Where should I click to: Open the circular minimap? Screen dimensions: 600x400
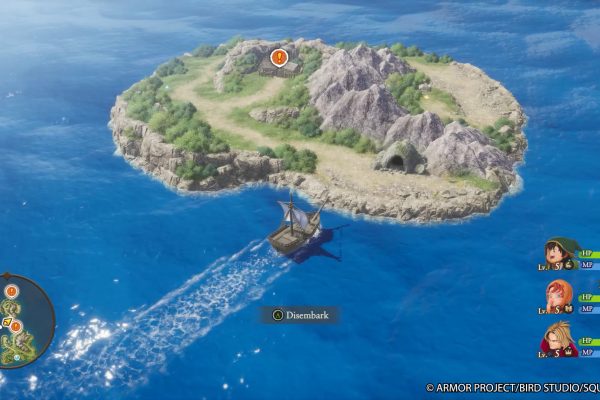[x=22, y=320]
